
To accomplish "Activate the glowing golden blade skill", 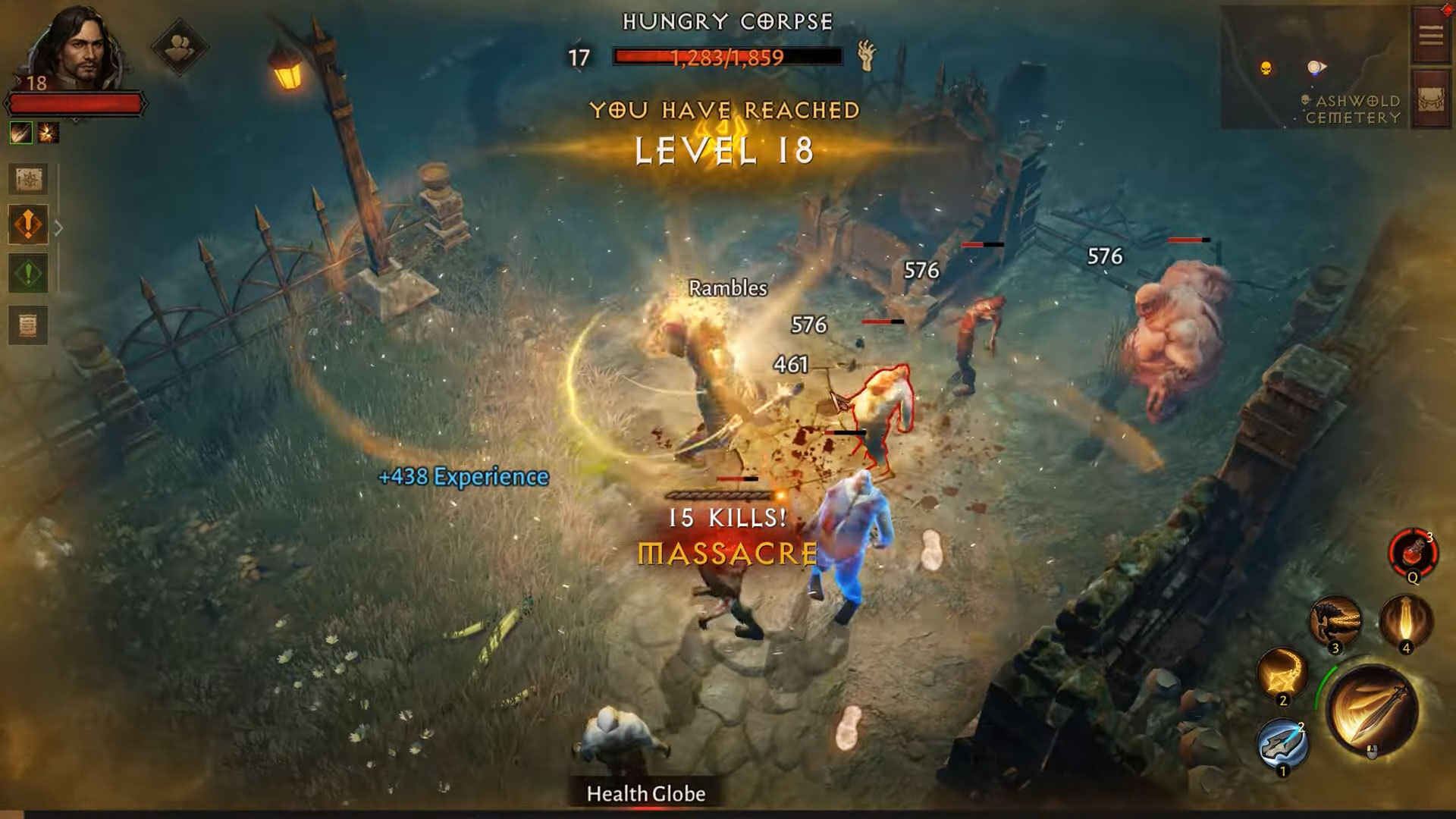I will click(x=1405, y=622).
